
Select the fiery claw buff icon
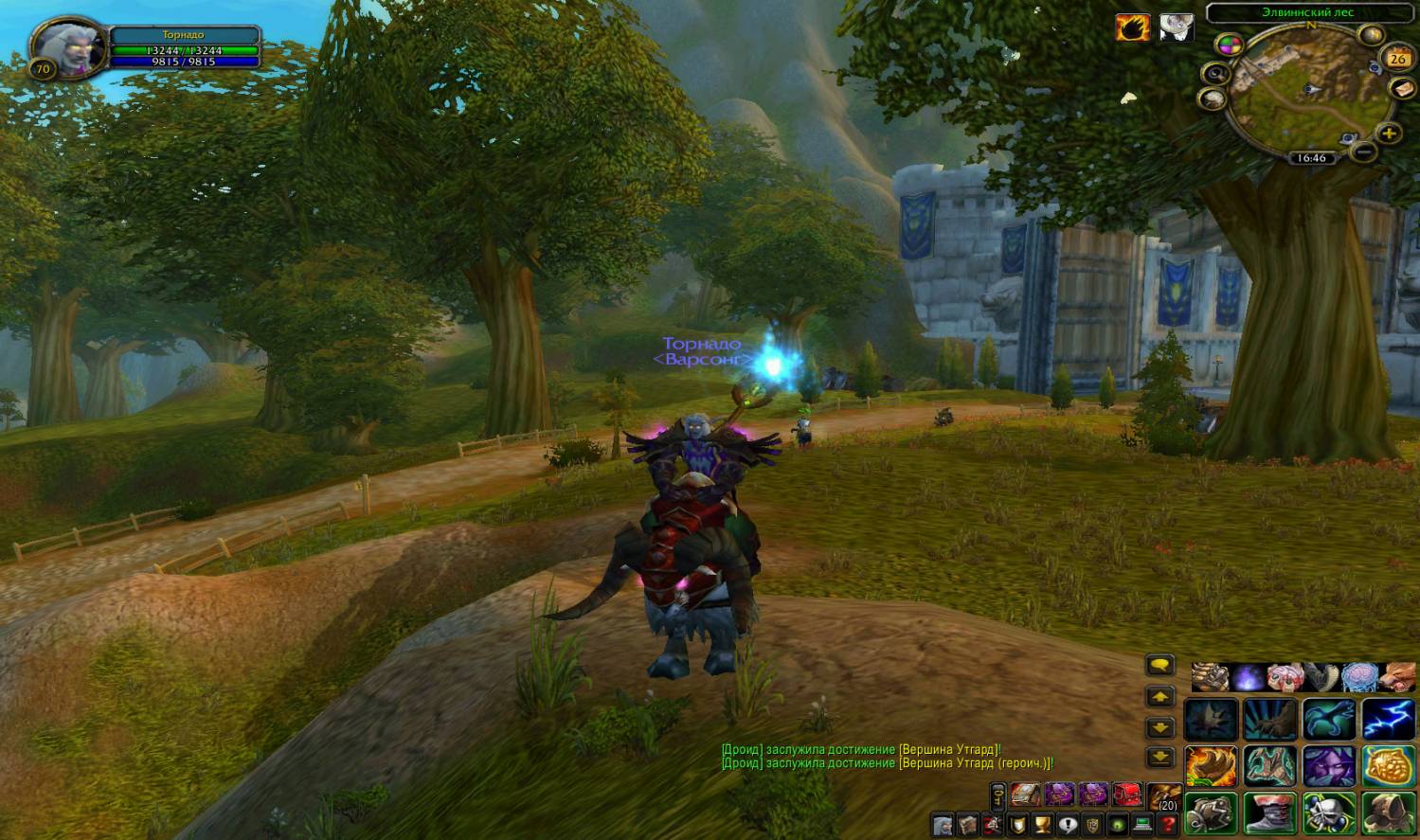click(1132, 27)
